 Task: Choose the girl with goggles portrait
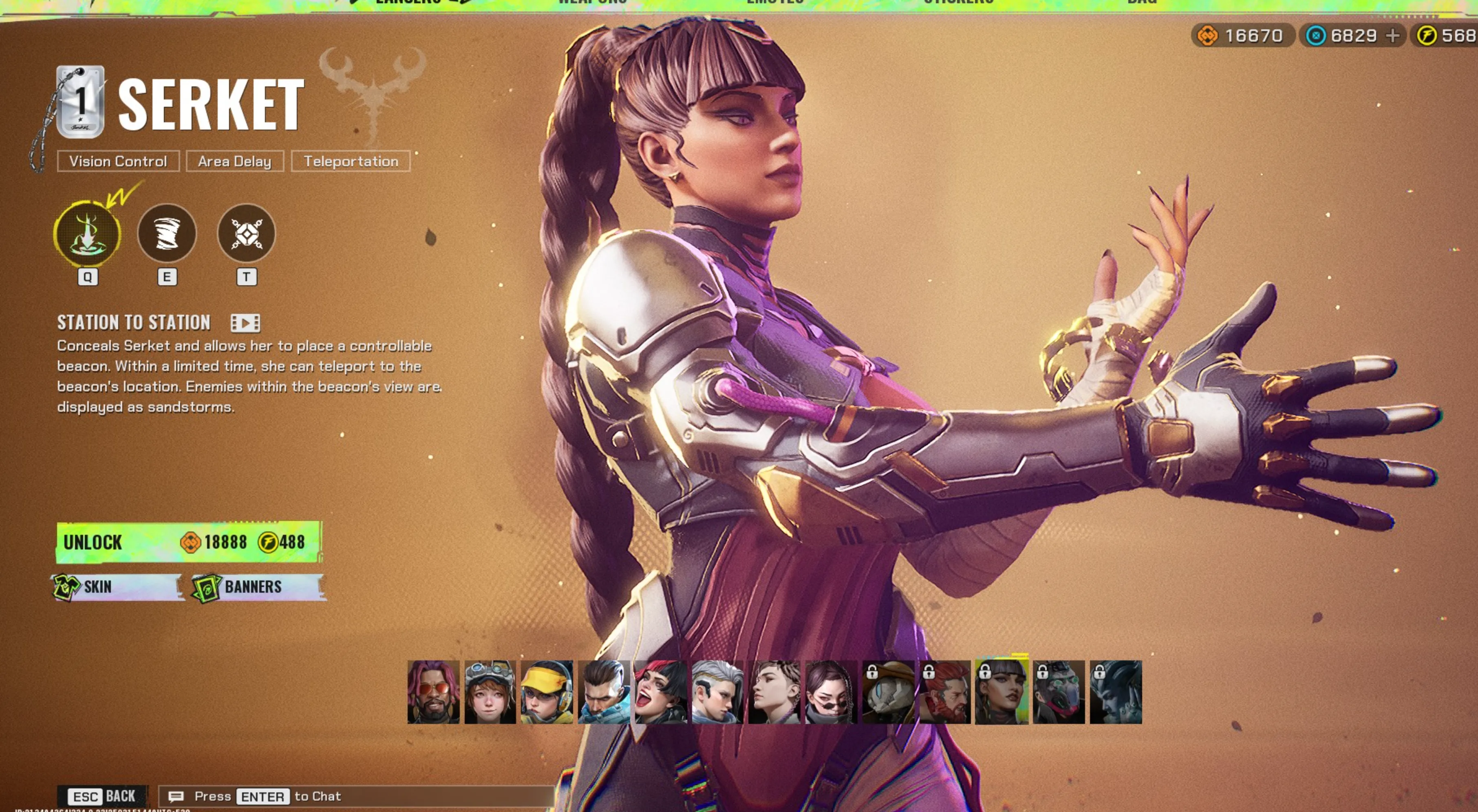tap(490, 692)
